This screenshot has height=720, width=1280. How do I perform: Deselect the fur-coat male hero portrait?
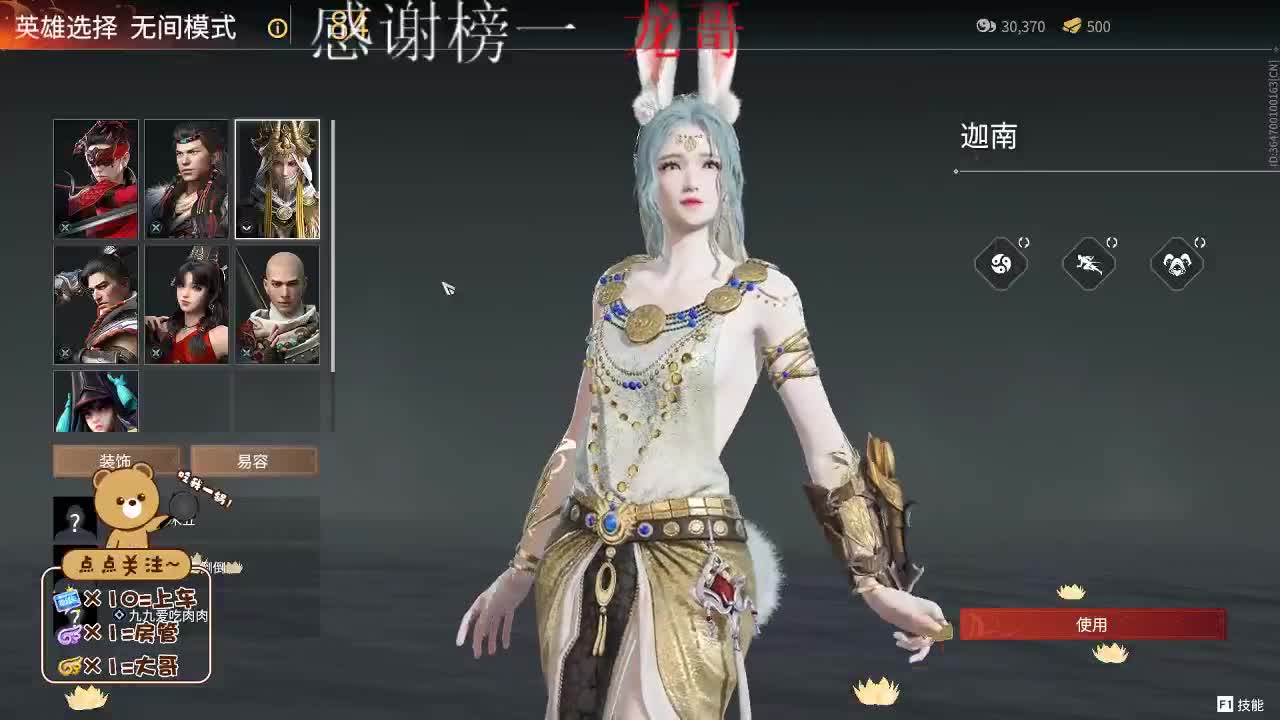[186, 179]
